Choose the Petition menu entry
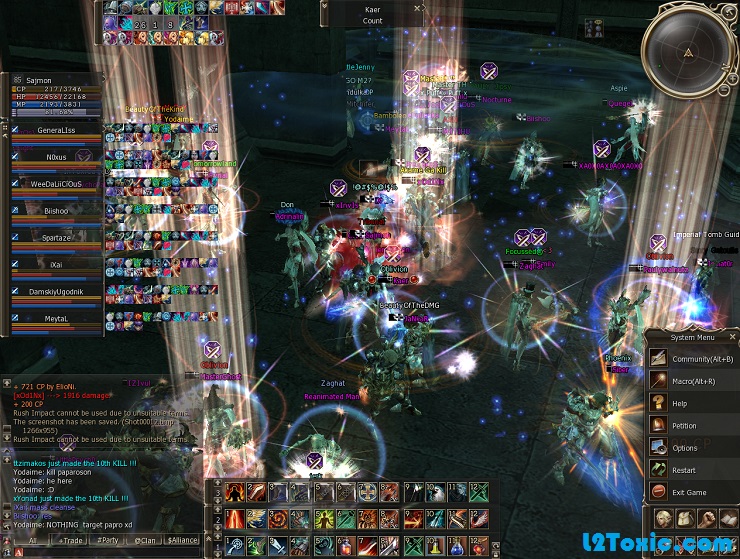740x559 pixels. 684,425
